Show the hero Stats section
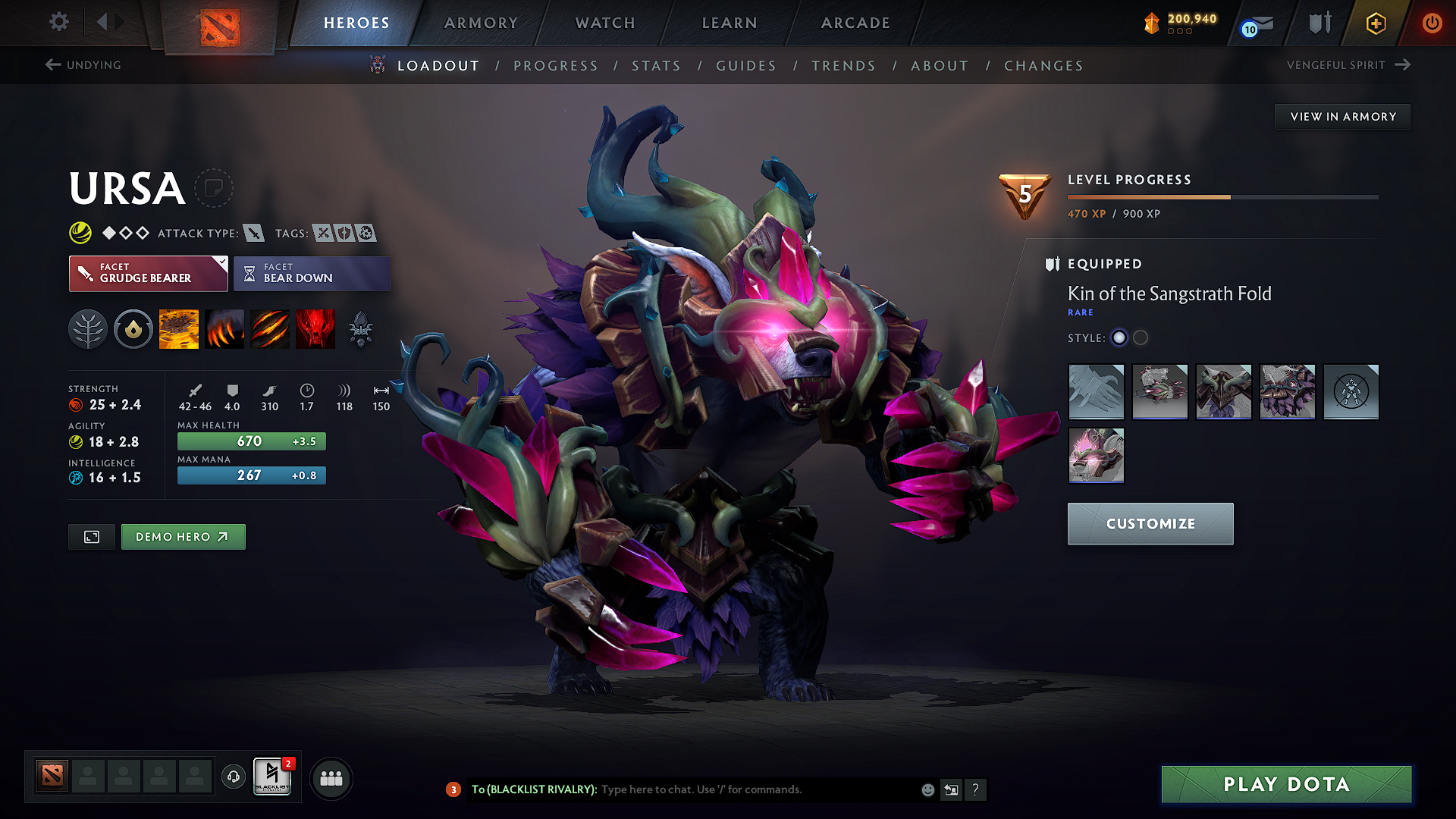Screen dimensions: 1456x819 click(x=656, y=66)
